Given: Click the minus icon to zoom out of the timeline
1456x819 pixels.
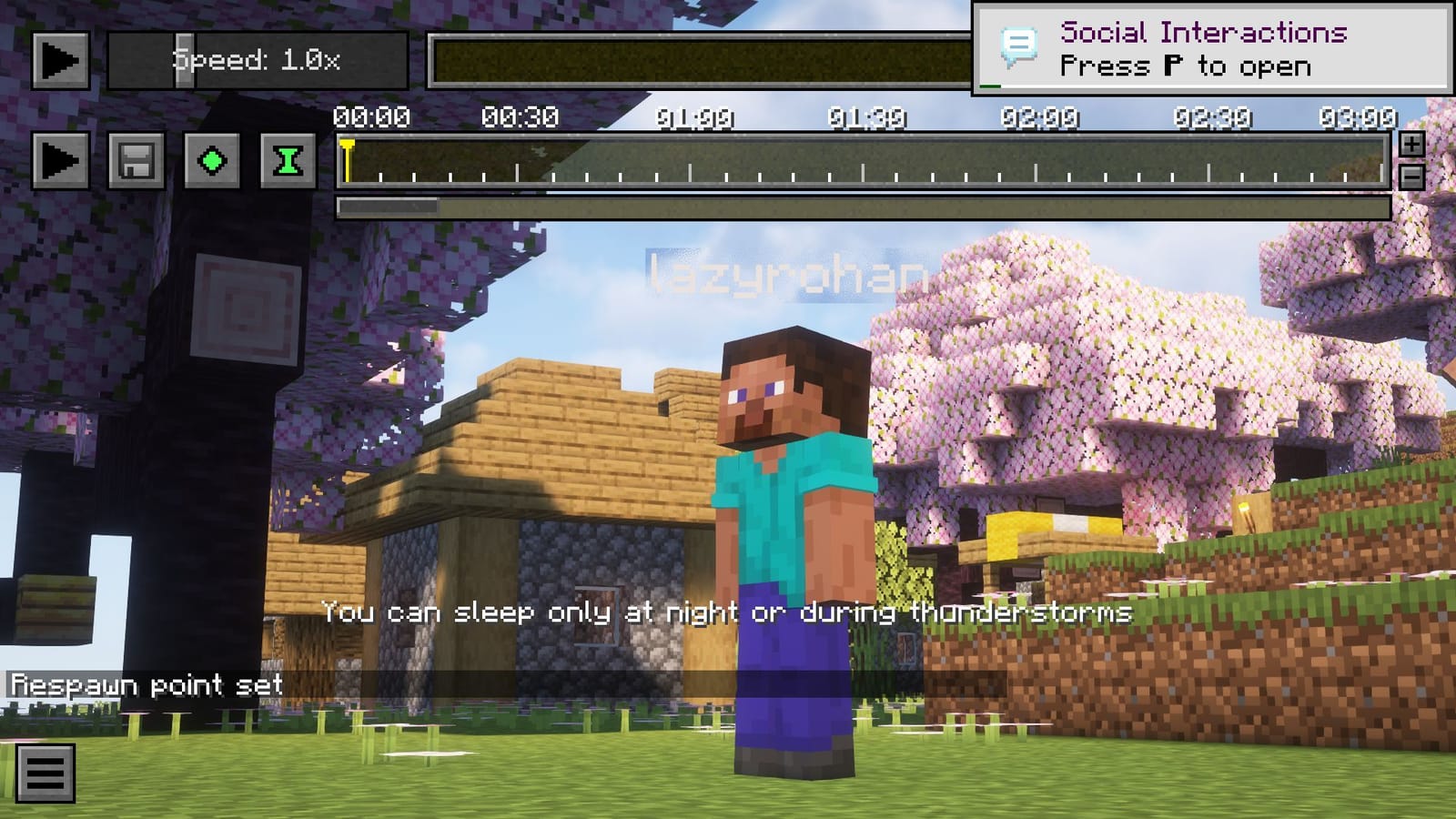Looking at the screenshot, I should tap(1411, 173).
